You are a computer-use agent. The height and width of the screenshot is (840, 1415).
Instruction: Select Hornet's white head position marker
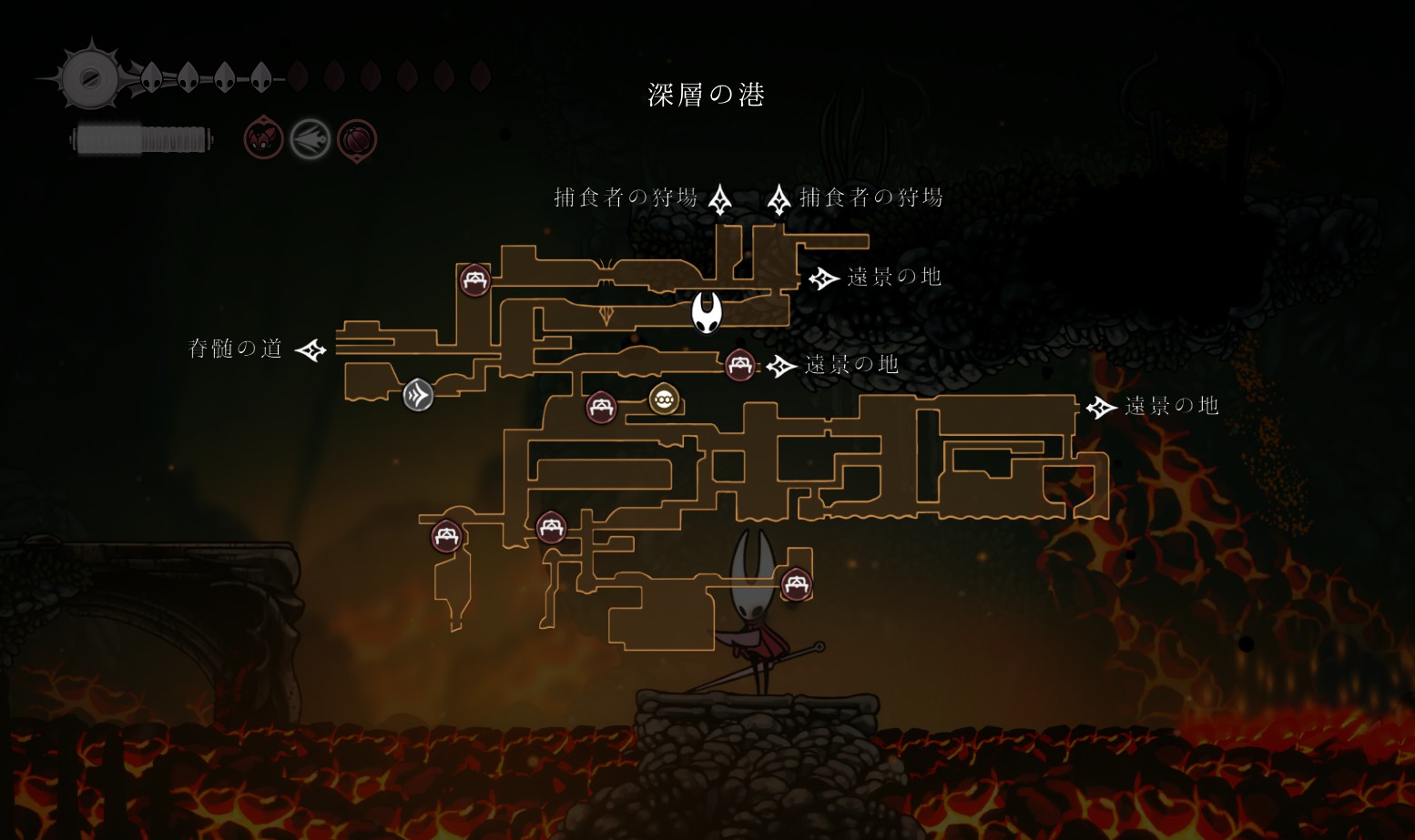(x=707, y=312)
